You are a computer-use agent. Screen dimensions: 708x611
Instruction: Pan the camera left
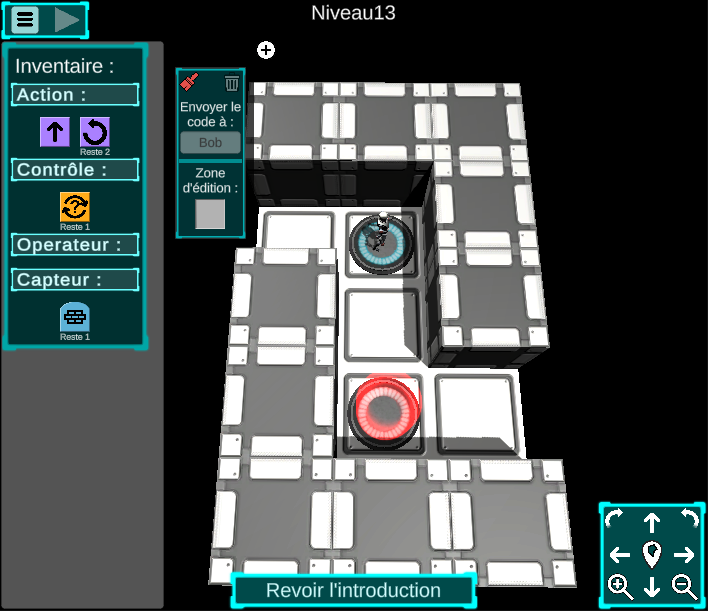(619, 555)
